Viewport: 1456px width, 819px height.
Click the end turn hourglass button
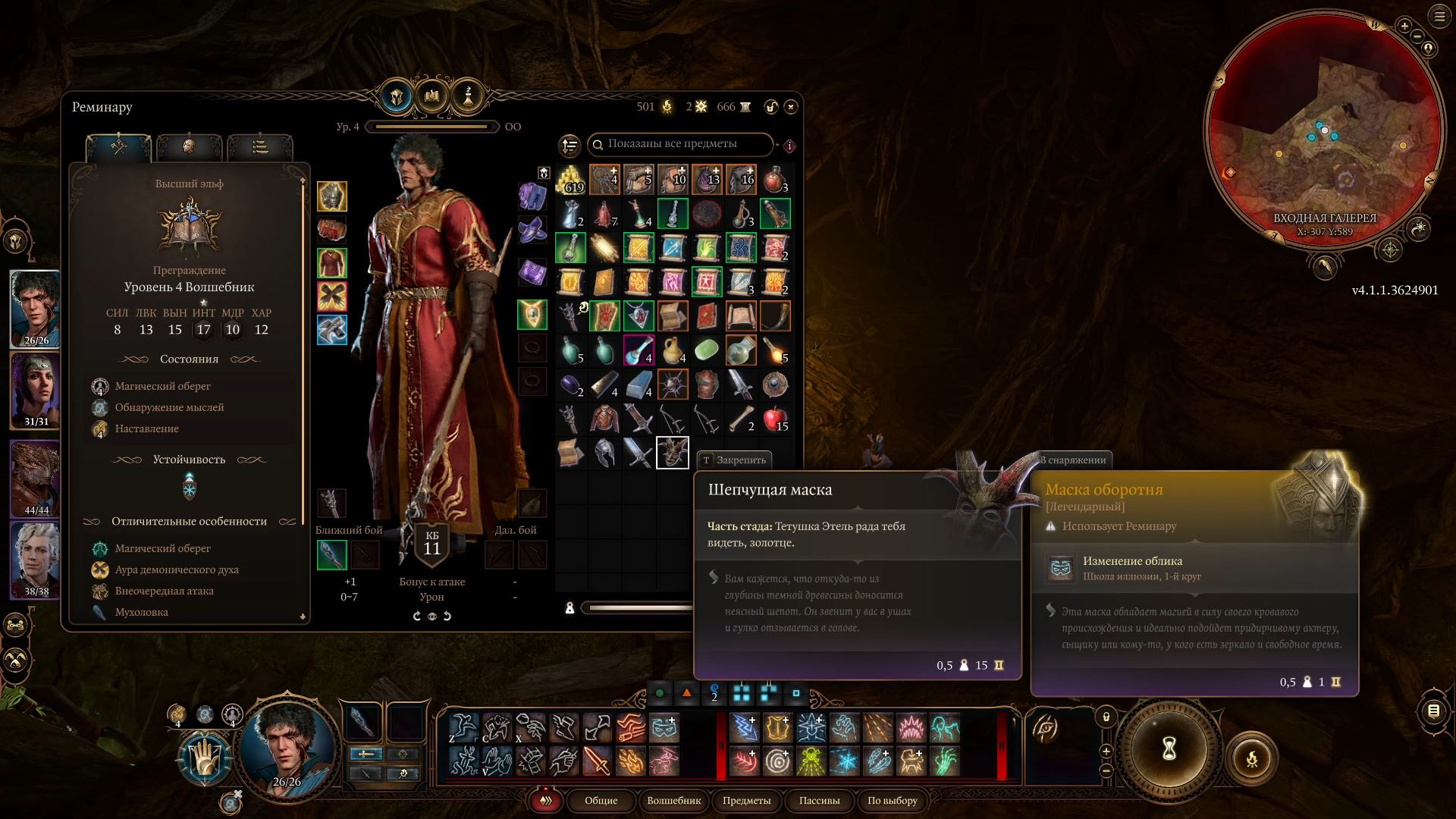pos(1169,749)
